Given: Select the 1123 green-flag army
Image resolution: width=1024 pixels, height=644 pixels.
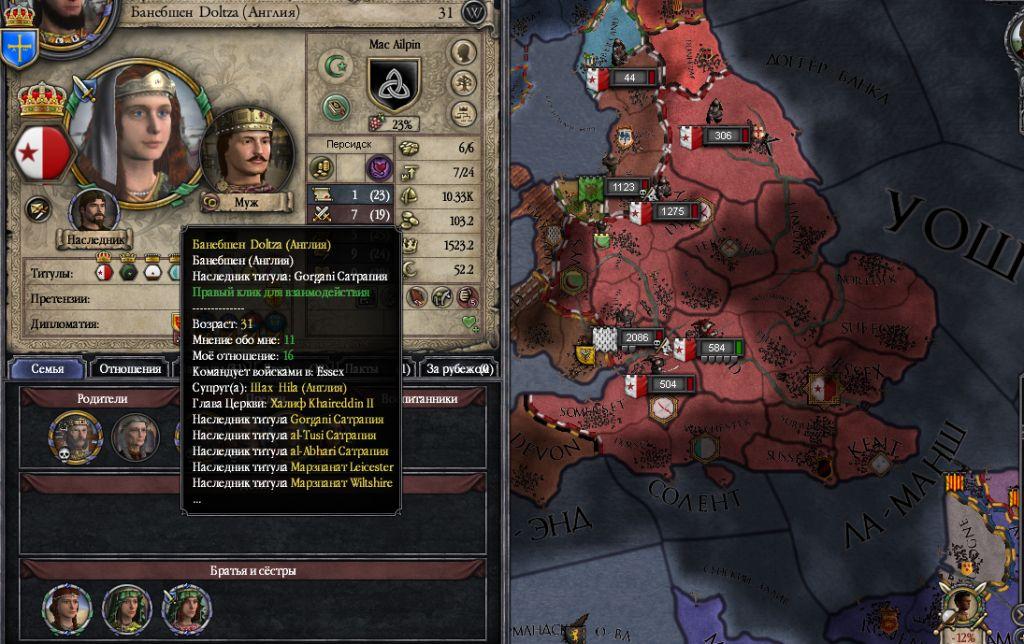Looking at the screenshot, I should coord(624,186).
